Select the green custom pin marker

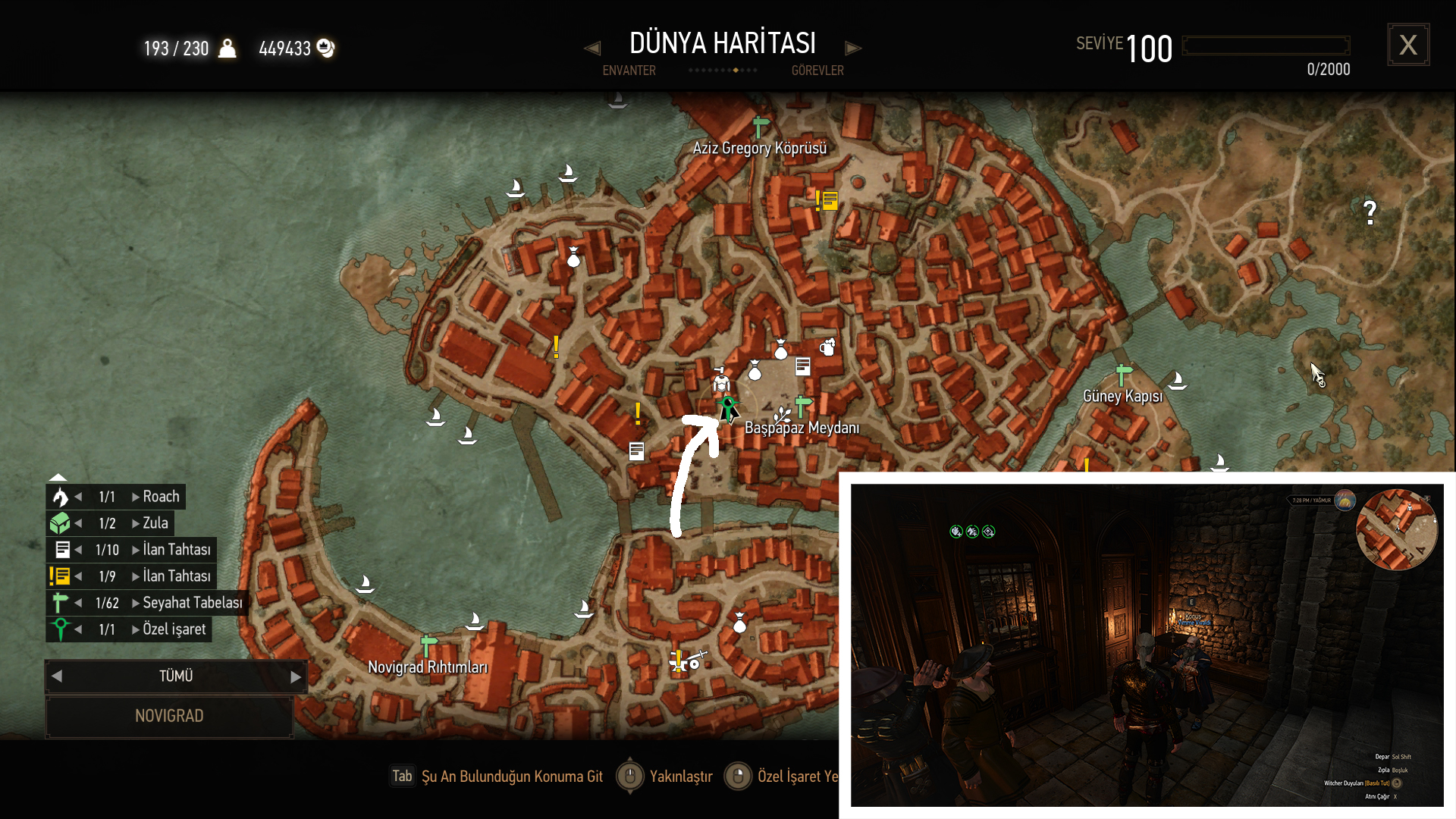pos(728,406)
